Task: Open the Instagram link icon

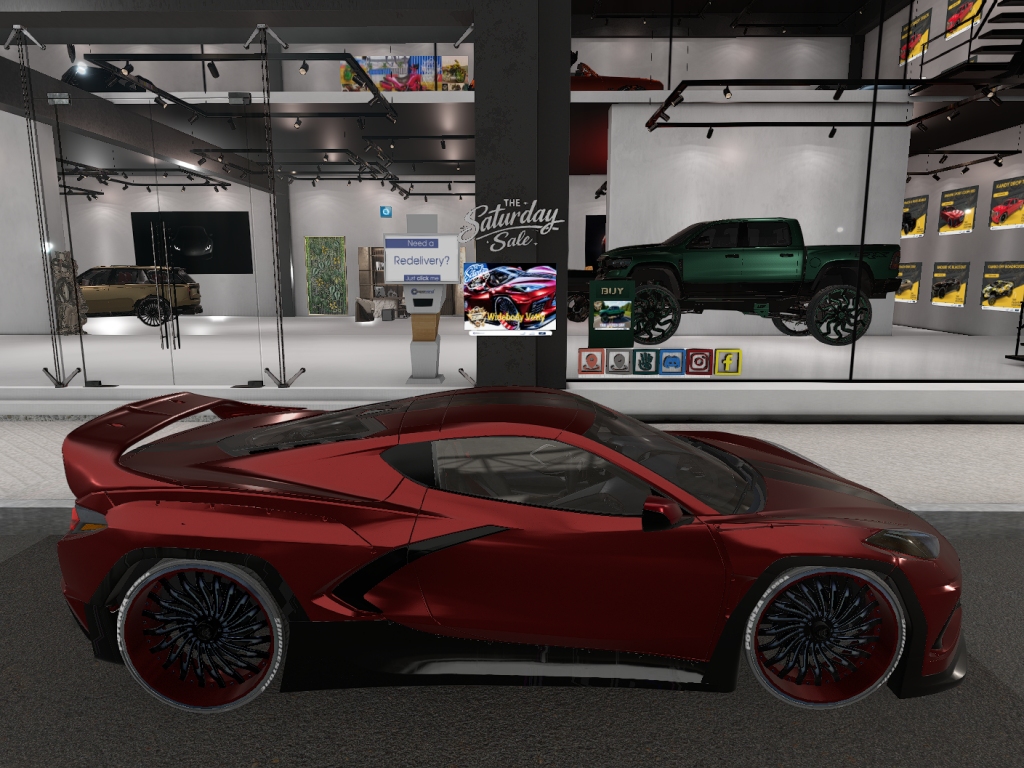Action: pyautogui.click(x=700, y=361)
